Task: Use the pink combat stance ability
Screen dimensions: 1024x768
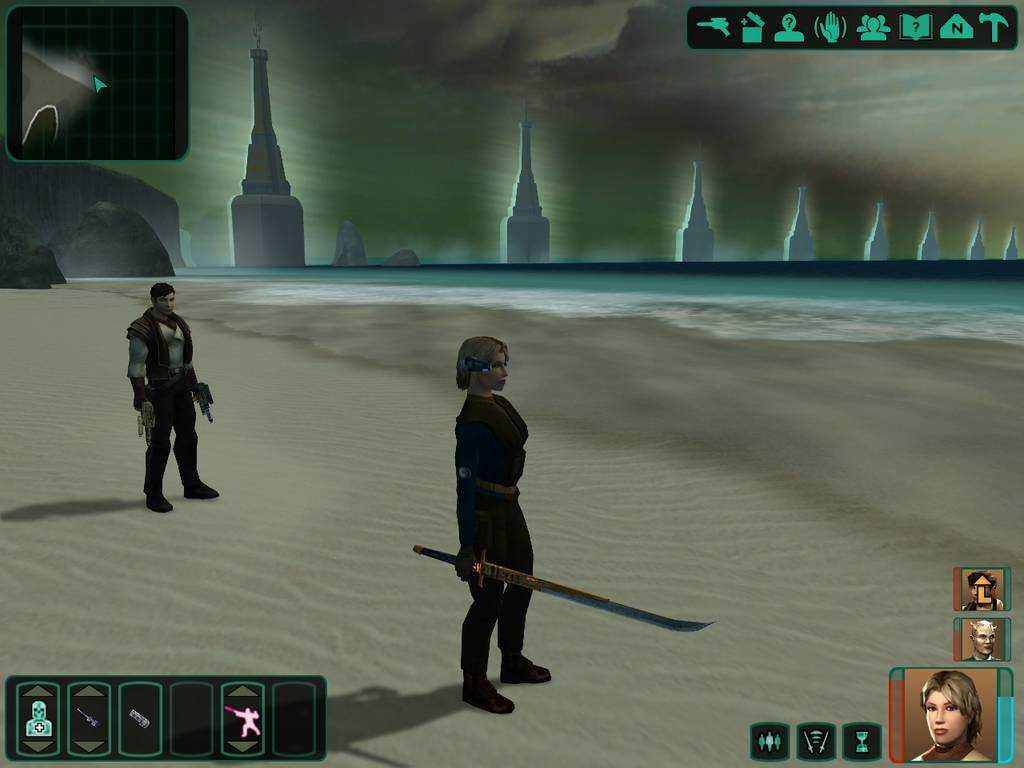Action: pos(242,719)
